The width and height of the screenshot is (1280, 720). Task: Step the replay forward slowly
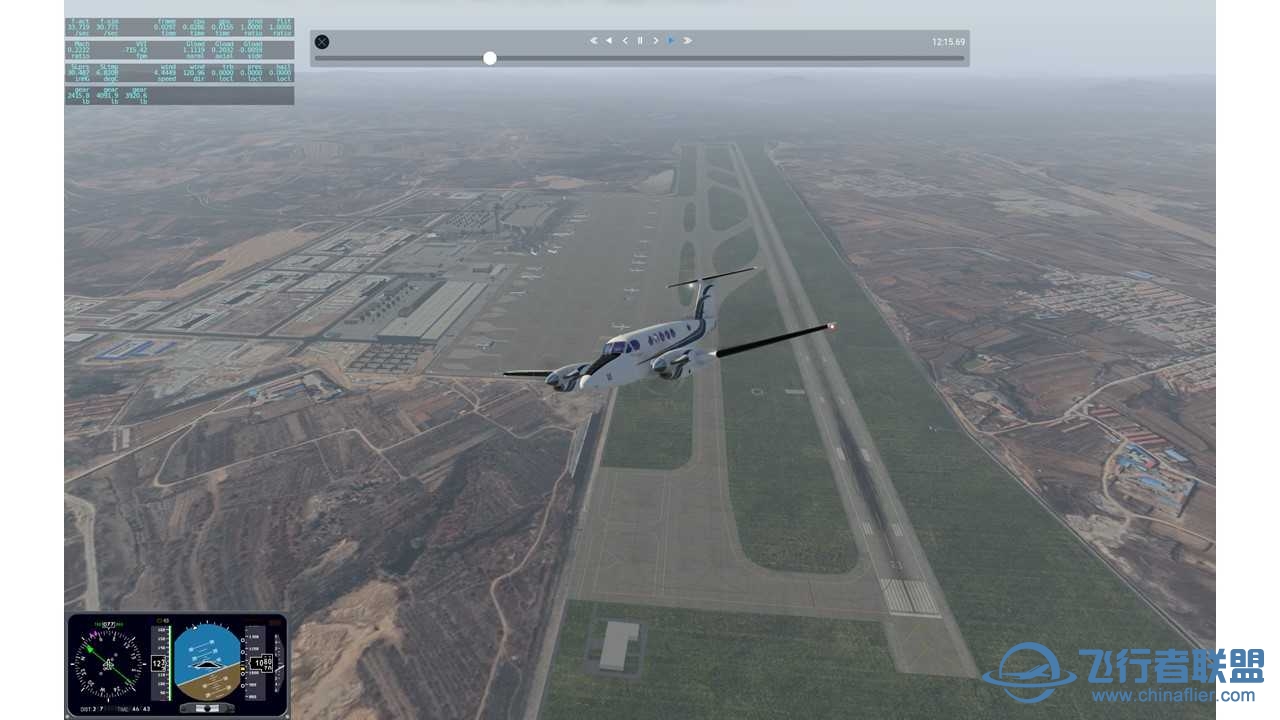coord(655,41)
